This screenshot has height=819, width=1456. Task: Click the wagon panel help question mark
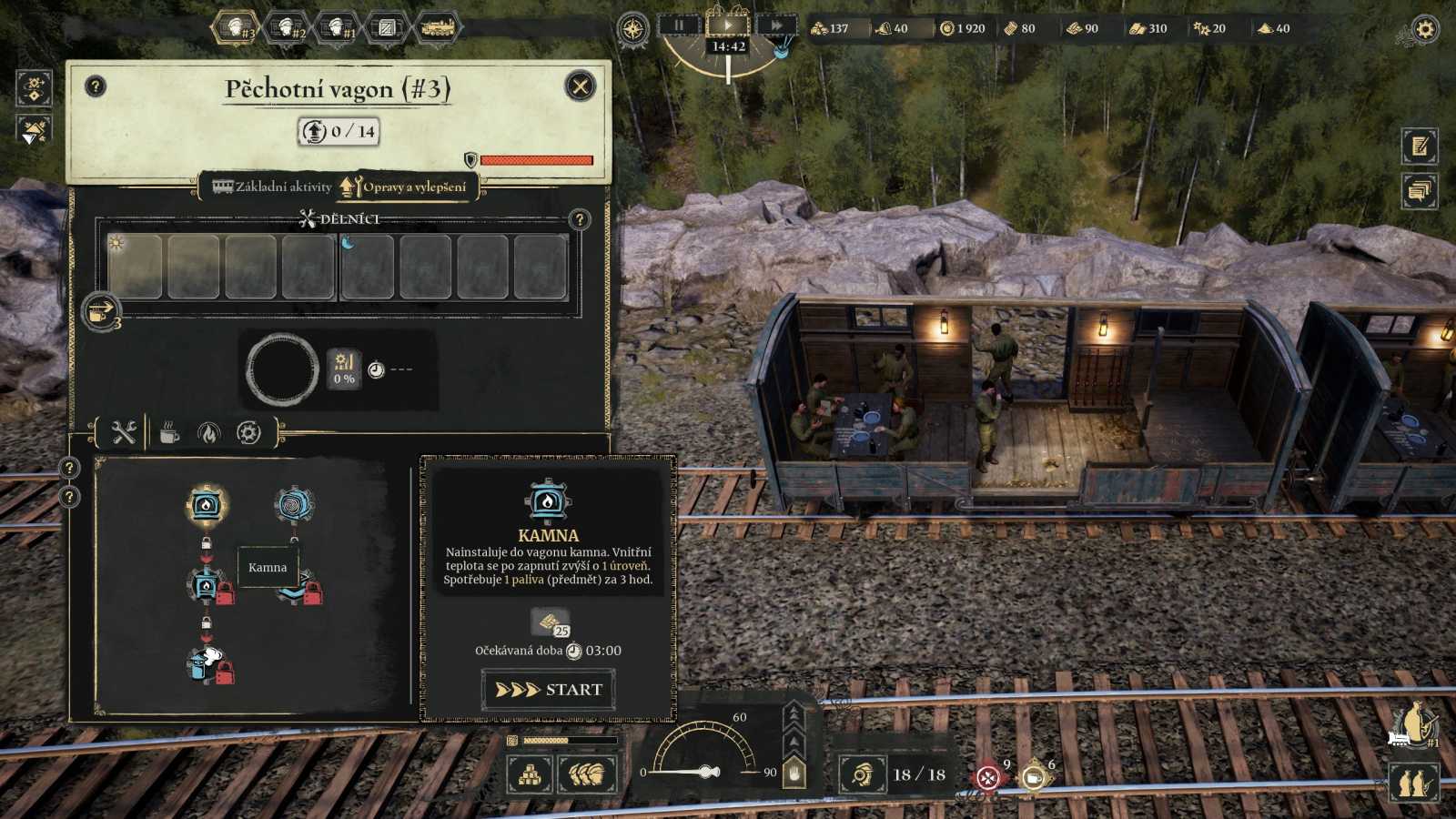pyautogui.click(x=96, y=86)
